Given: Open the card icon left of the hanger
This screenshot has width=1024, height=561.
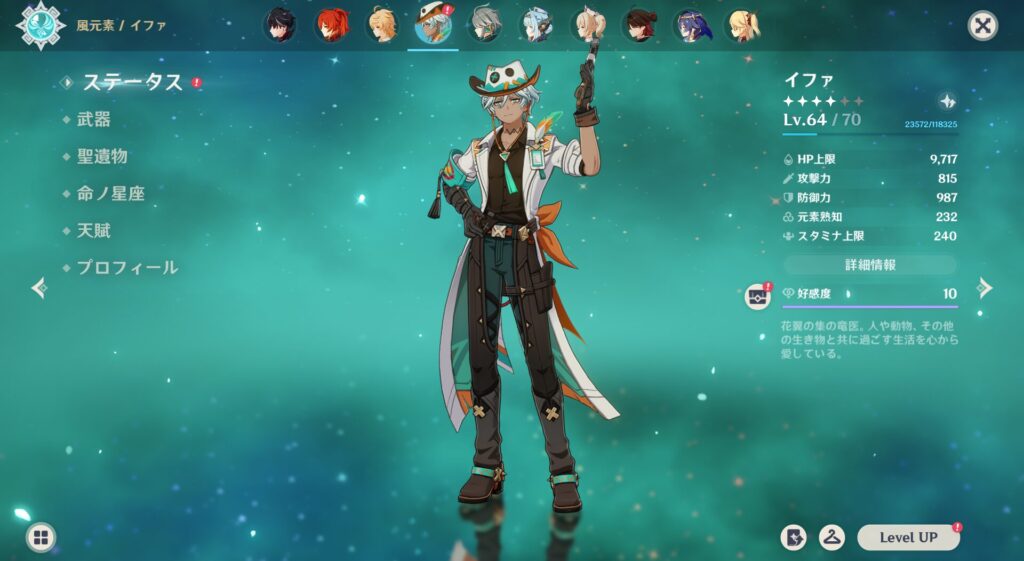Looking at the screenshot, I should coord(793,537).
